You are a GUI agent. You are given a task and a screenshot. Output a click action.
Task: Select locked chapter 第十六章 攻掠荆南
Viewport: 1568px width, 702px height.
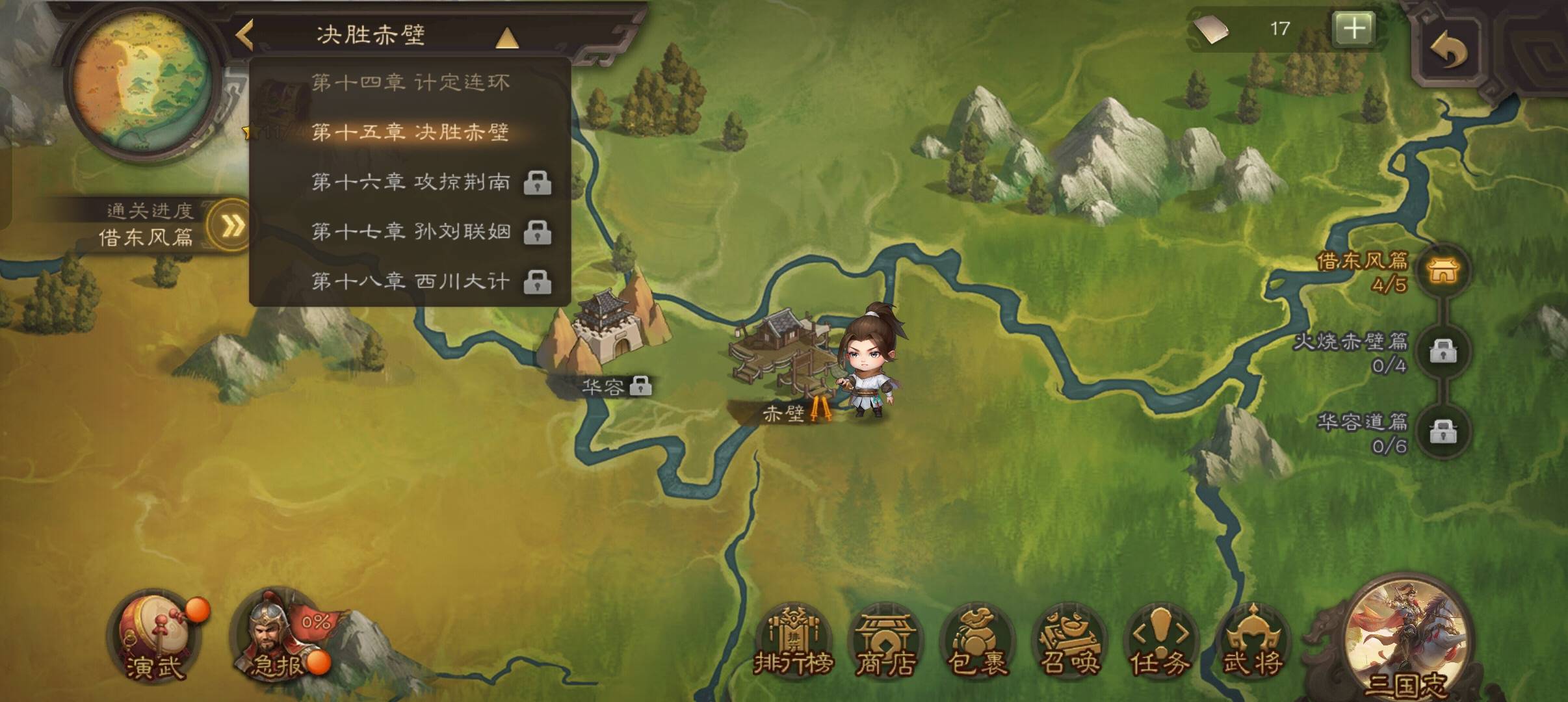(x=410, y=182)
